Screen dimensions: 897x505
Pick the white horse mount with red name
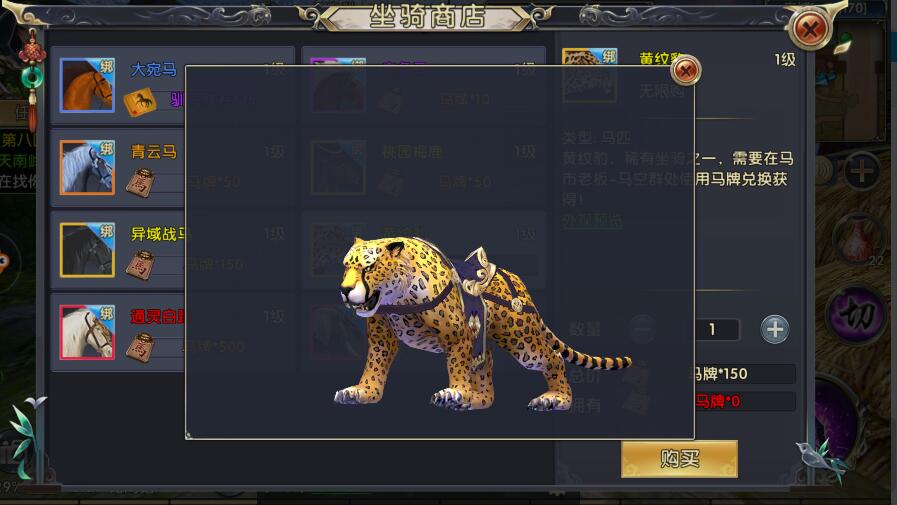click(x=118, y=331)
